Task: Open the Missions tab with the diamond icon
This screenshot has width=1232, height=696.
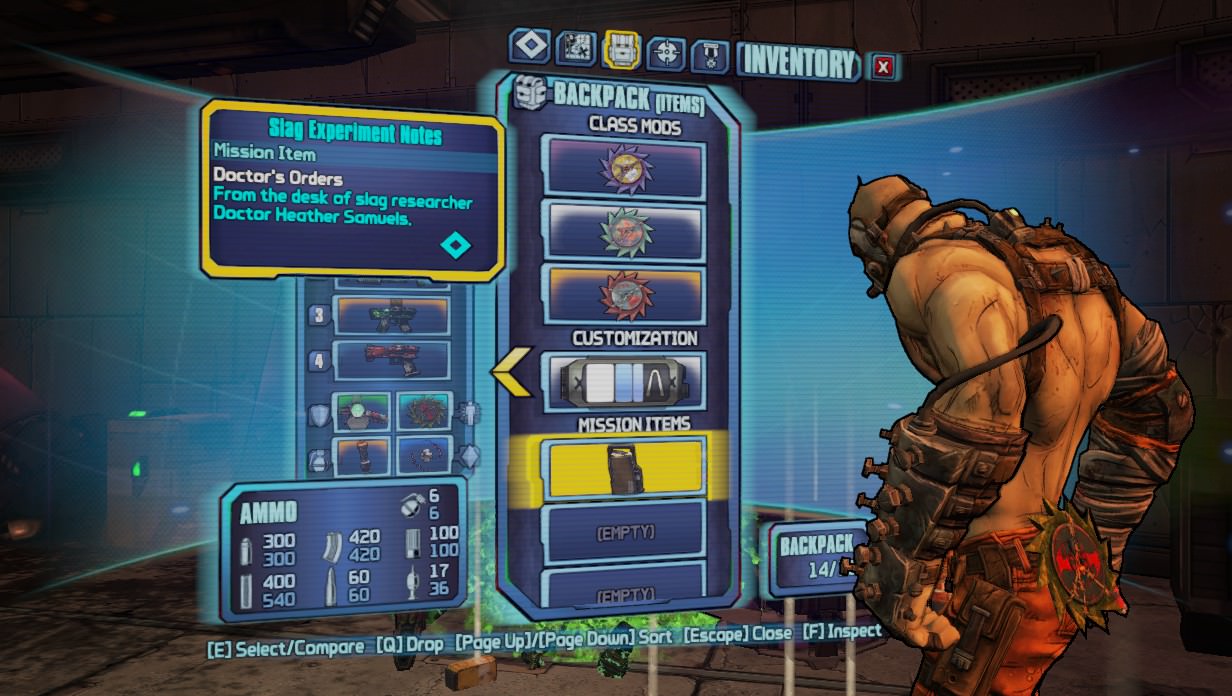Action: [529, 47]
